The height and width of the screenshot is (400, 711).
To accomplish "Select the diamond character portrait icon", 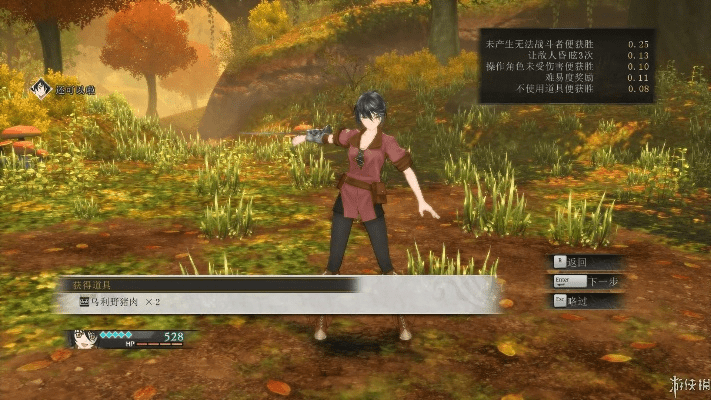I will (x=41, y=89).
